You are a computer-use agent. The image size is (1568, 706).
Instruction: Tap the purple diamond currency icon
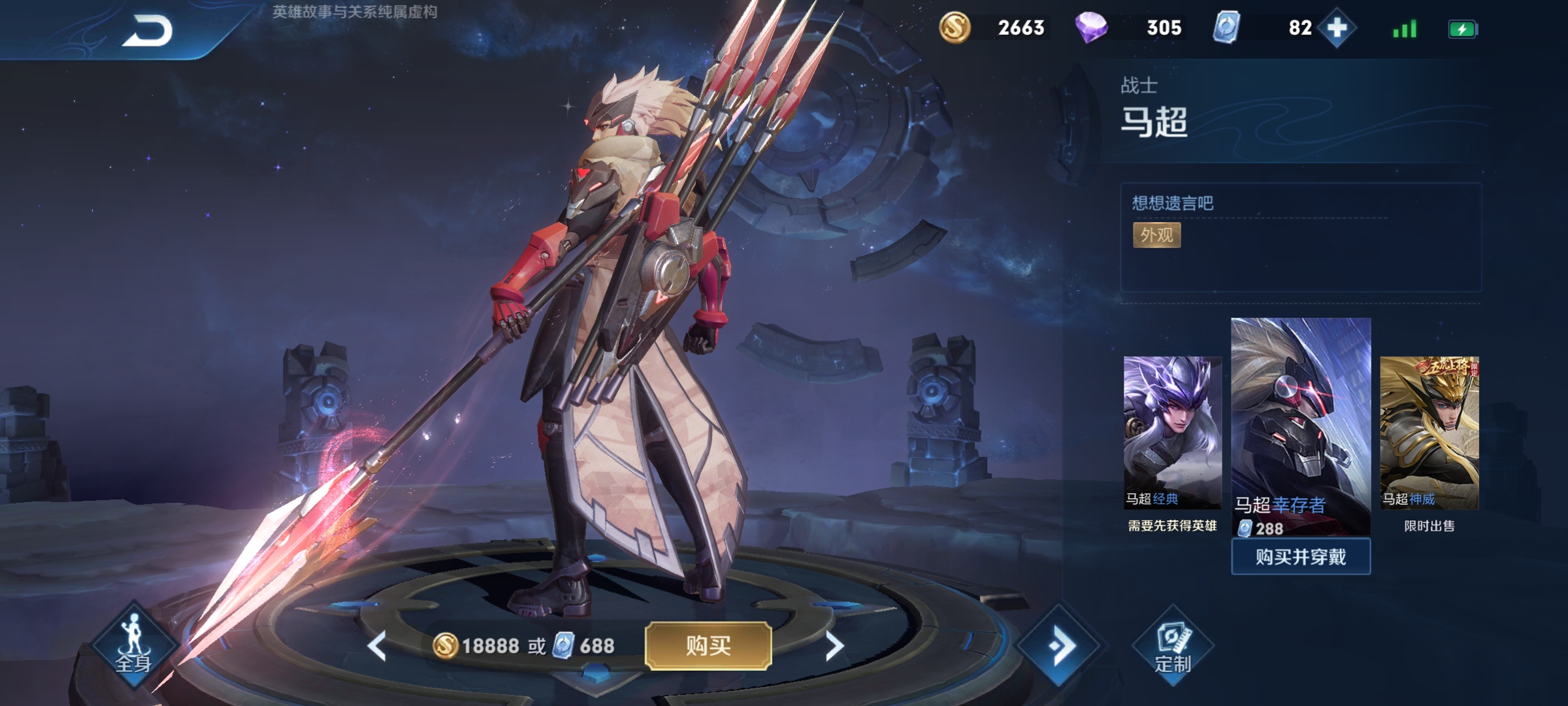tap(1091, 28)
